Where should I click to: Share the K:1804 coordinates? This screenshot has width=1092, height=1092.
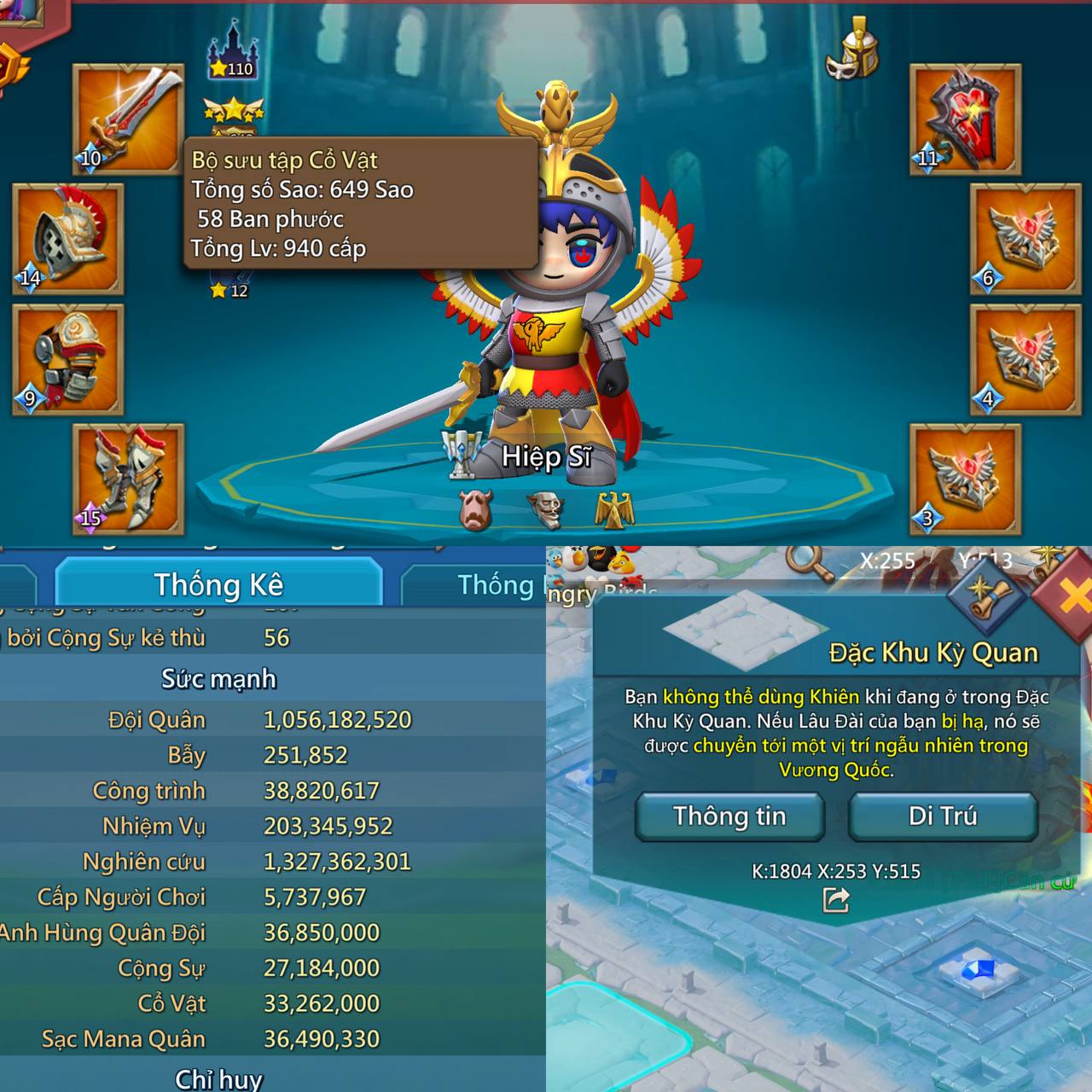[x=835, y=900]
